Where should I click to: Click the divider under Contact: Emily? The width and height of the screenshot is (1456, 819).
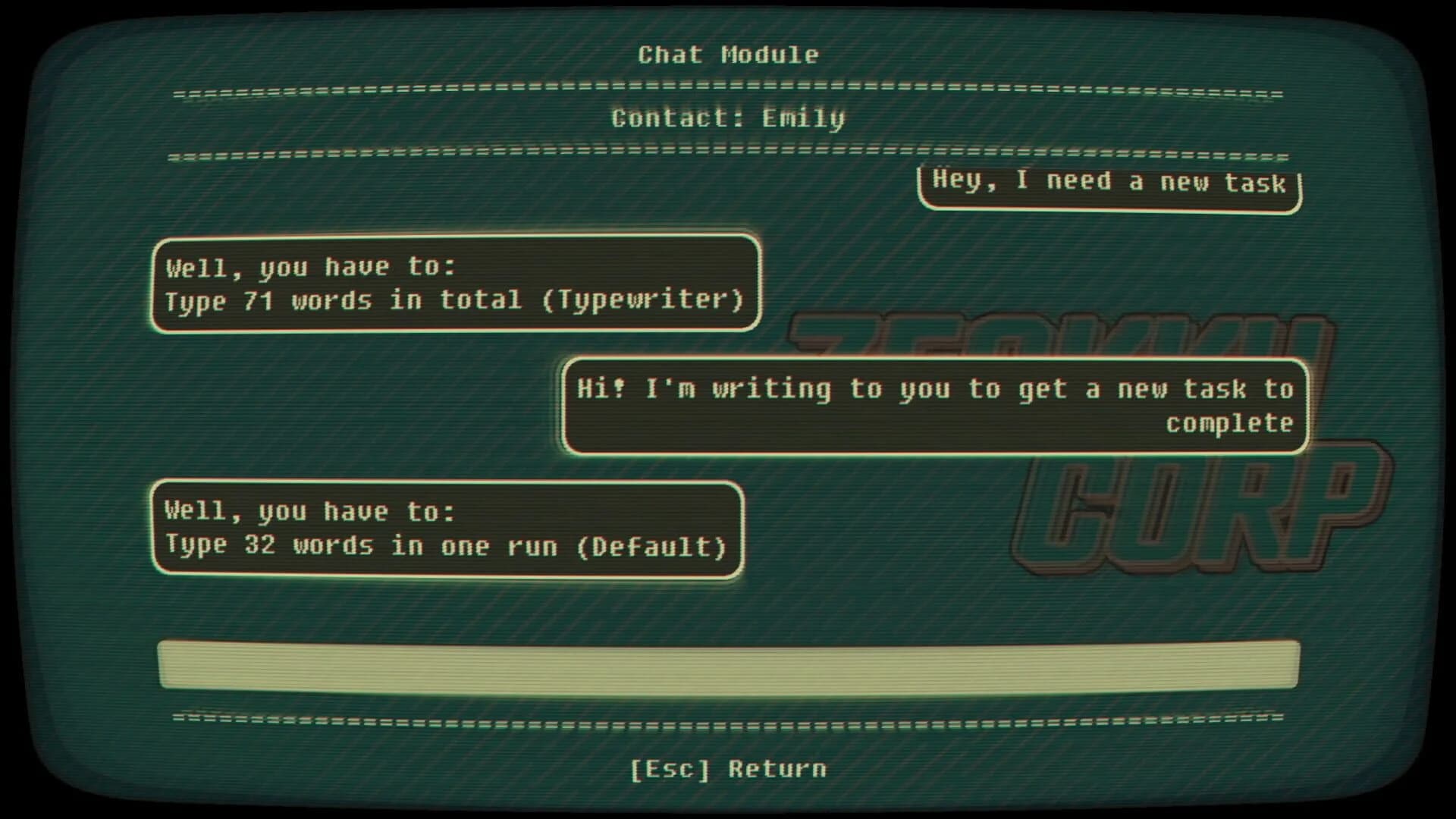726,155
